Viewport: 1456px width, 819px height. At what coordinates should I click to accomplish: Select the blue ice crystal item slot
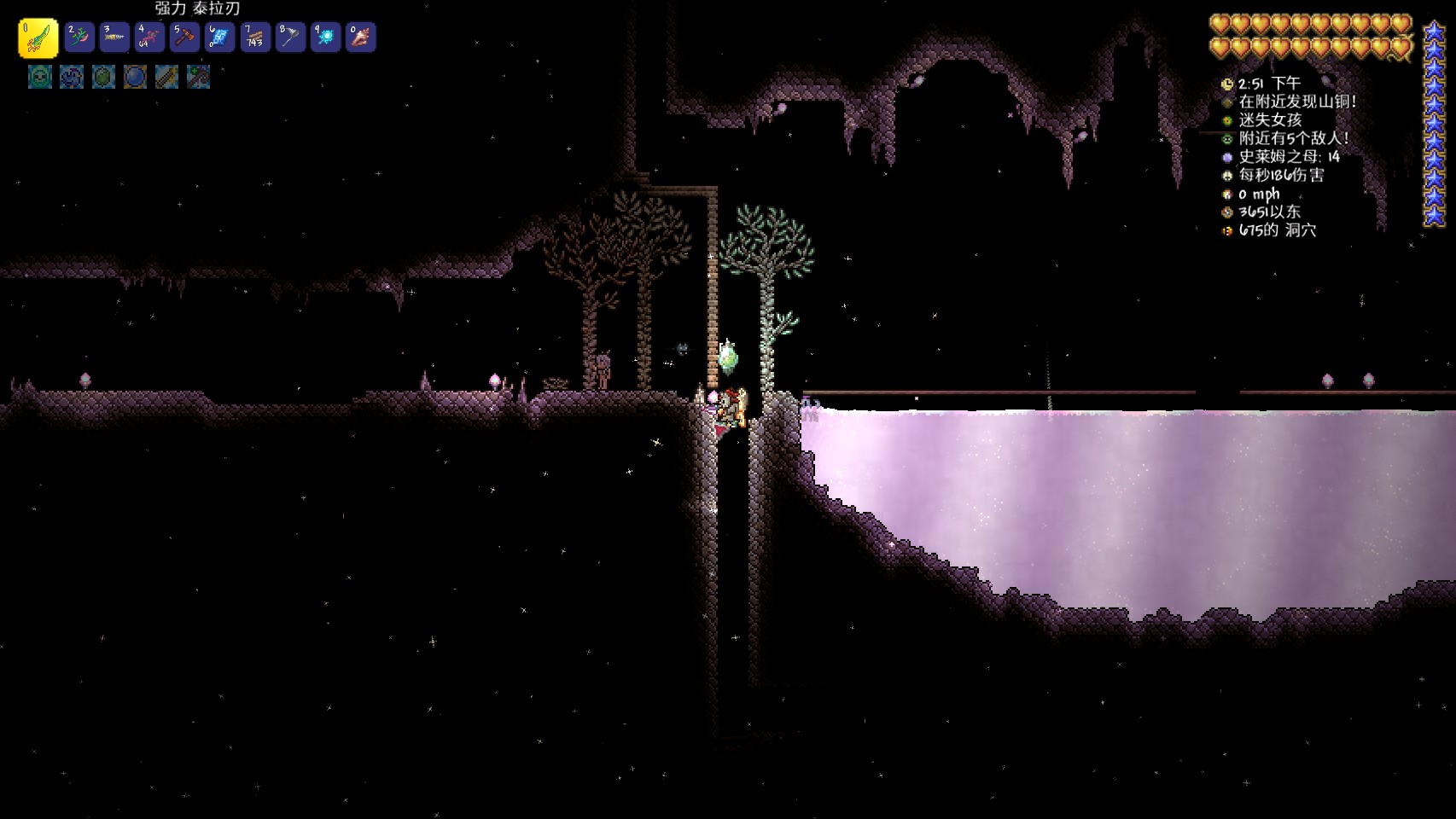pyautogui.click(x=219, y=38)
